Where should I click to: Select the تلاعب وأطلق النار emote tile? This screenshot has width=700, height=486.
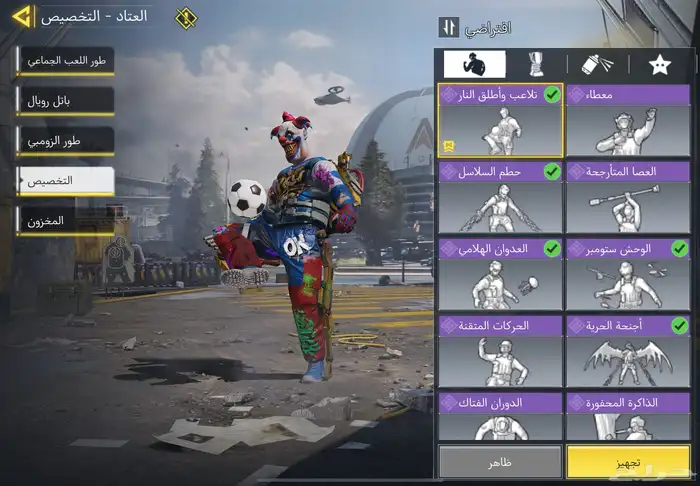click(500, 121)
